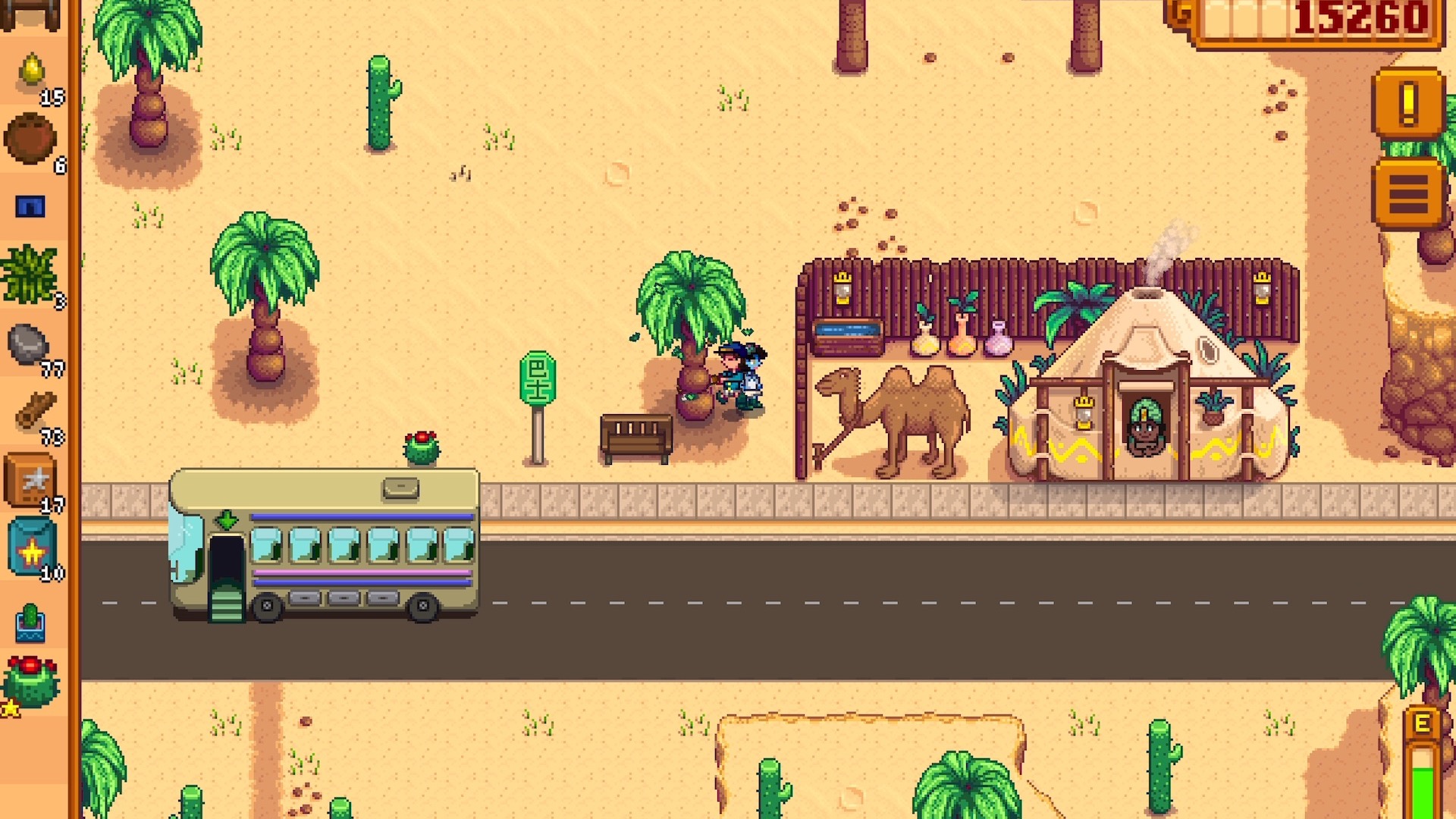1456x819 pixels.
Task: Select the green fiber bundle slot
Action: (x=30, y=275)
